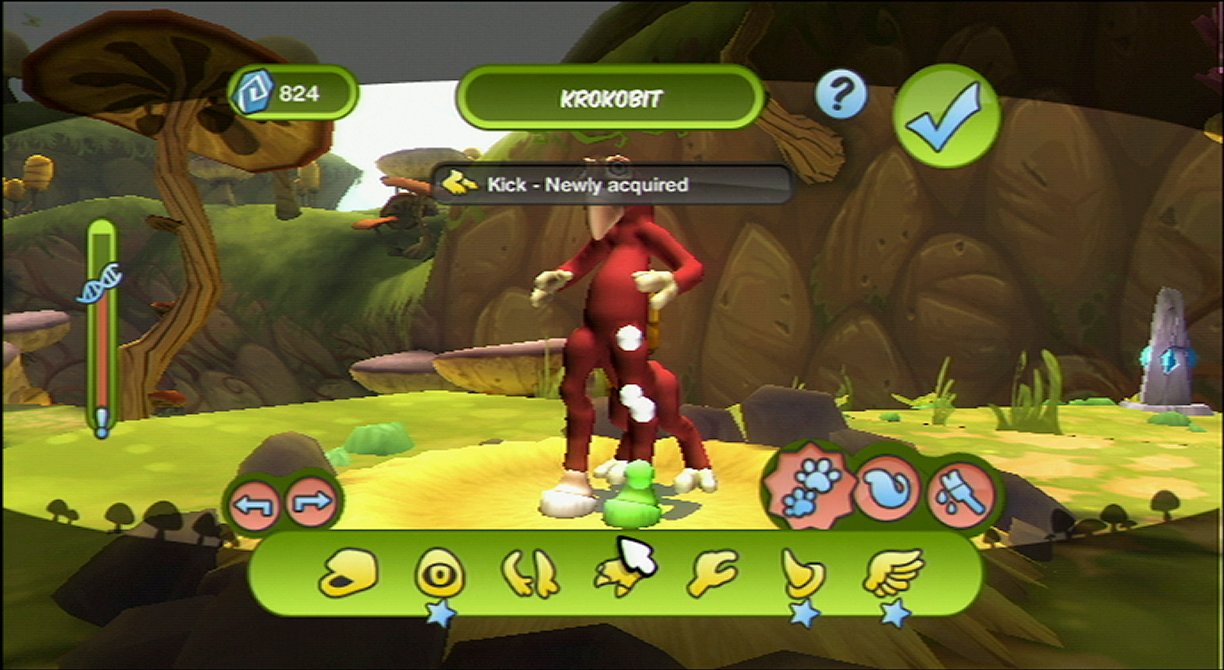
Task: Open the legs parts category
Action: click(x=530, y=575)
